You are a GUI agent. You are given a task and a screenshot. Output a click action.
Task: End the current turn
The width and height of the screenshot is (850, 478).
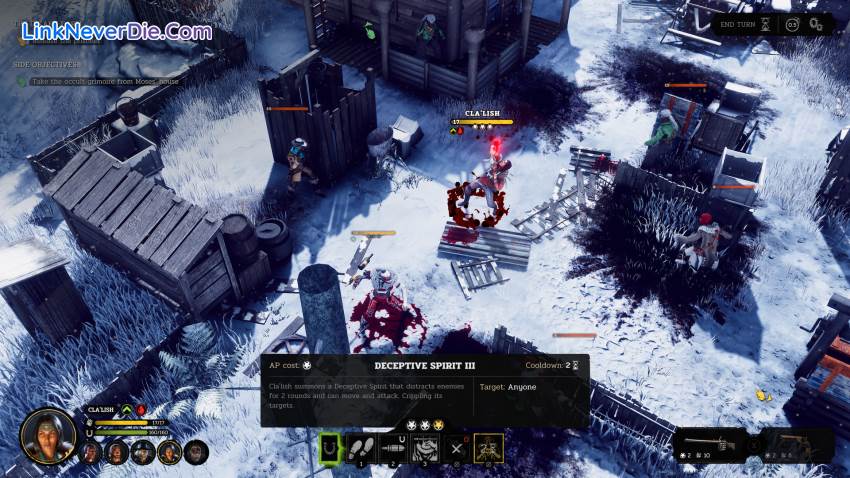[x=739, y=24]
